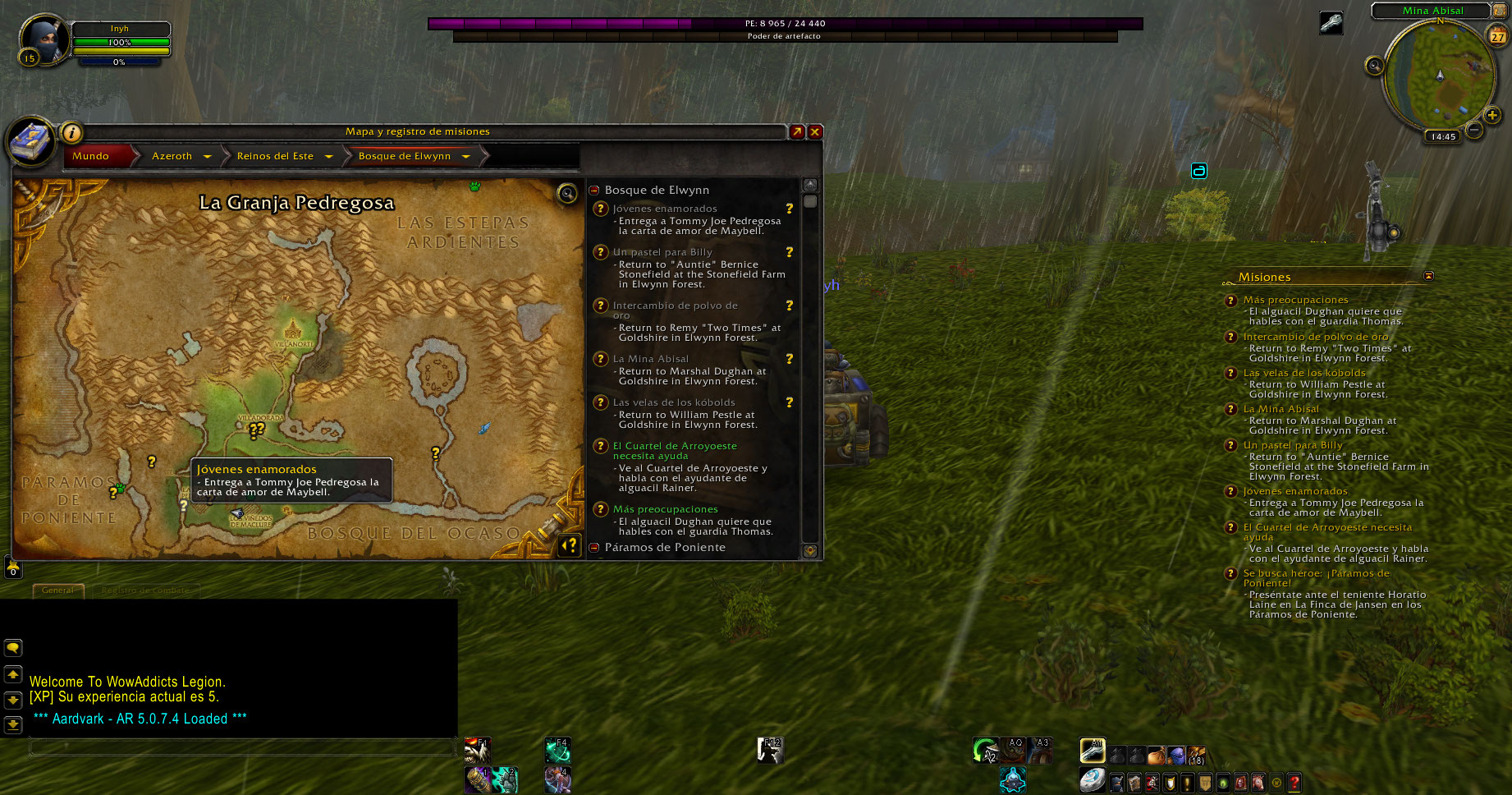Open the Reinos del Este dropdown
1512x795 pixels.
(x=328, y=156)
